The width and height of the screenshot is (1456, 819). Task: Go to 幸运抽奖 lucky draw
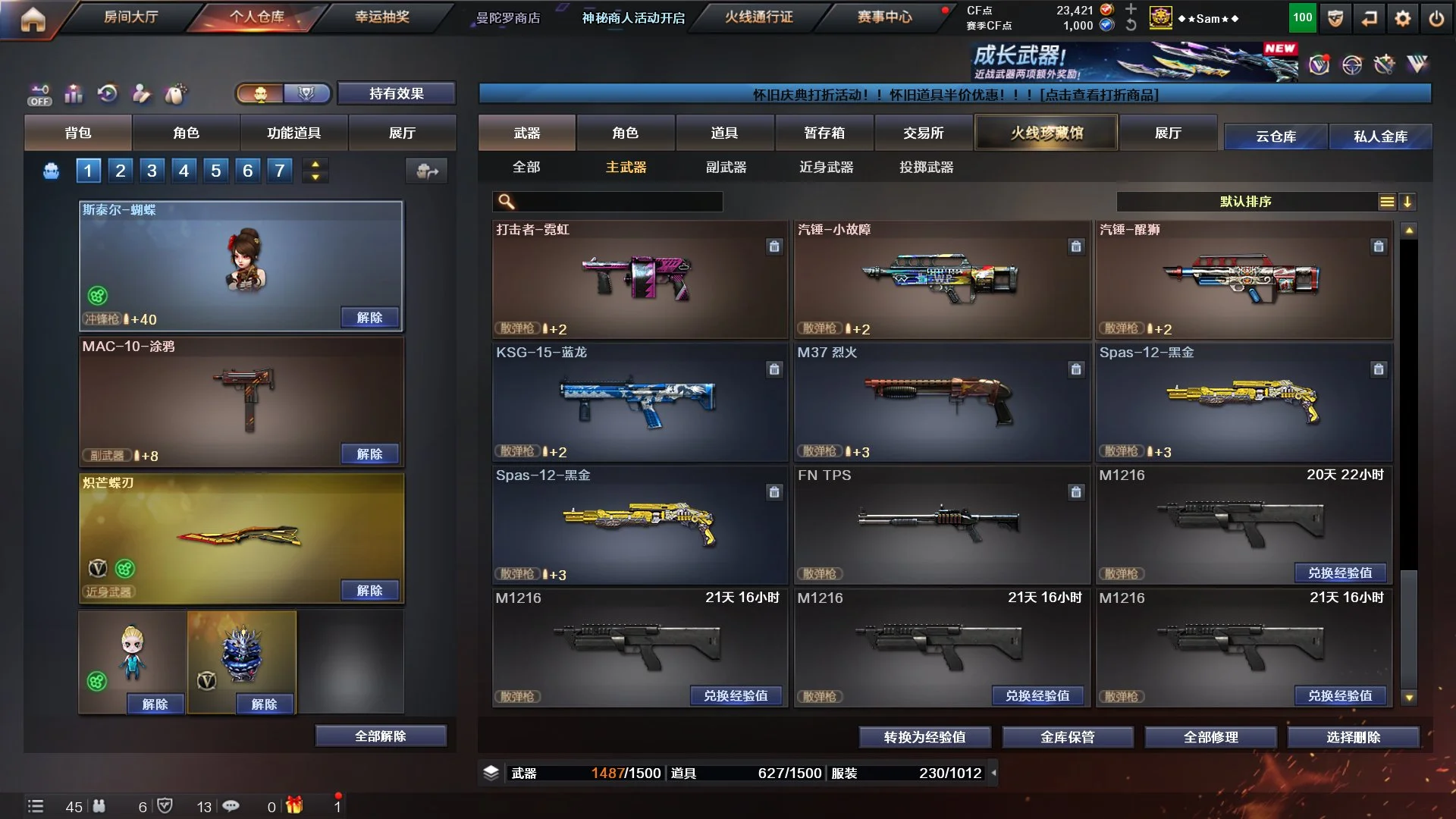point(382,17)
